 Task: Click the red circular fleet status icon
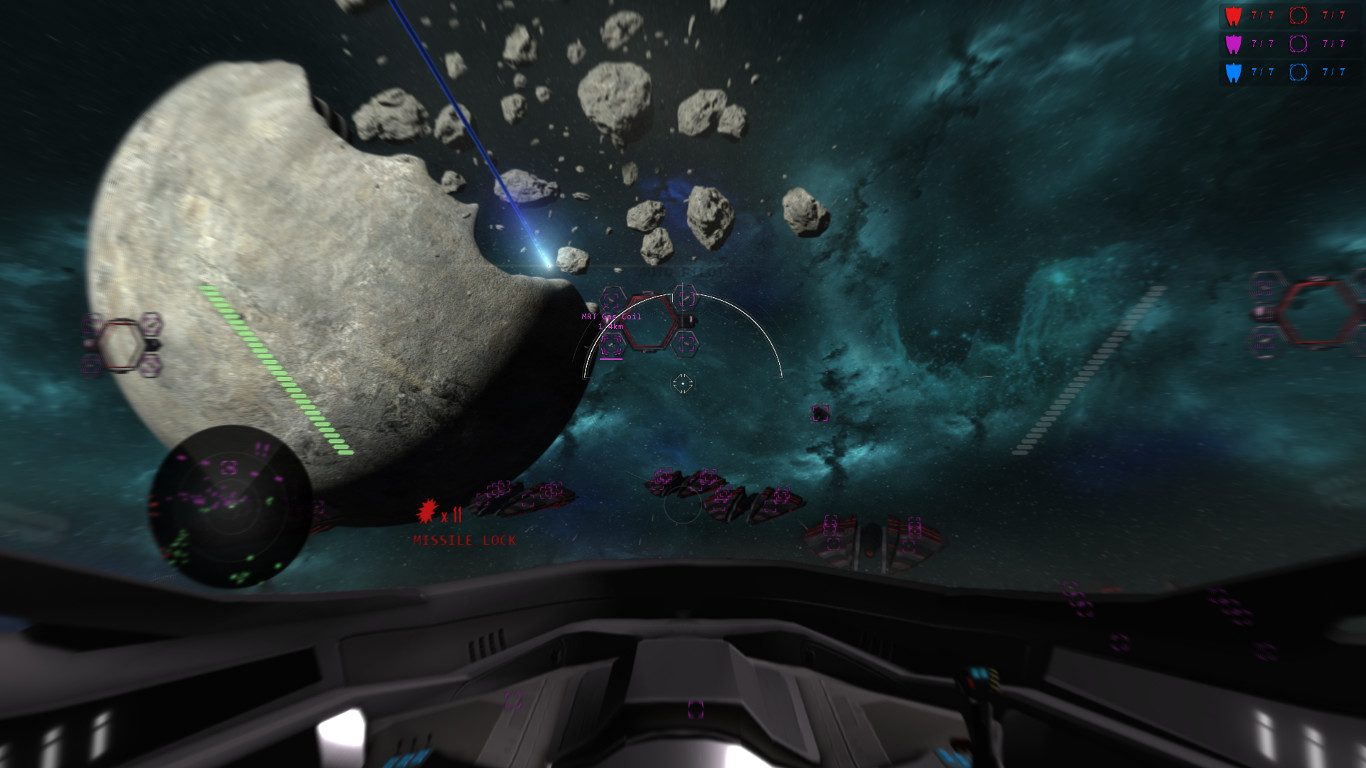tap(1298, 15)
